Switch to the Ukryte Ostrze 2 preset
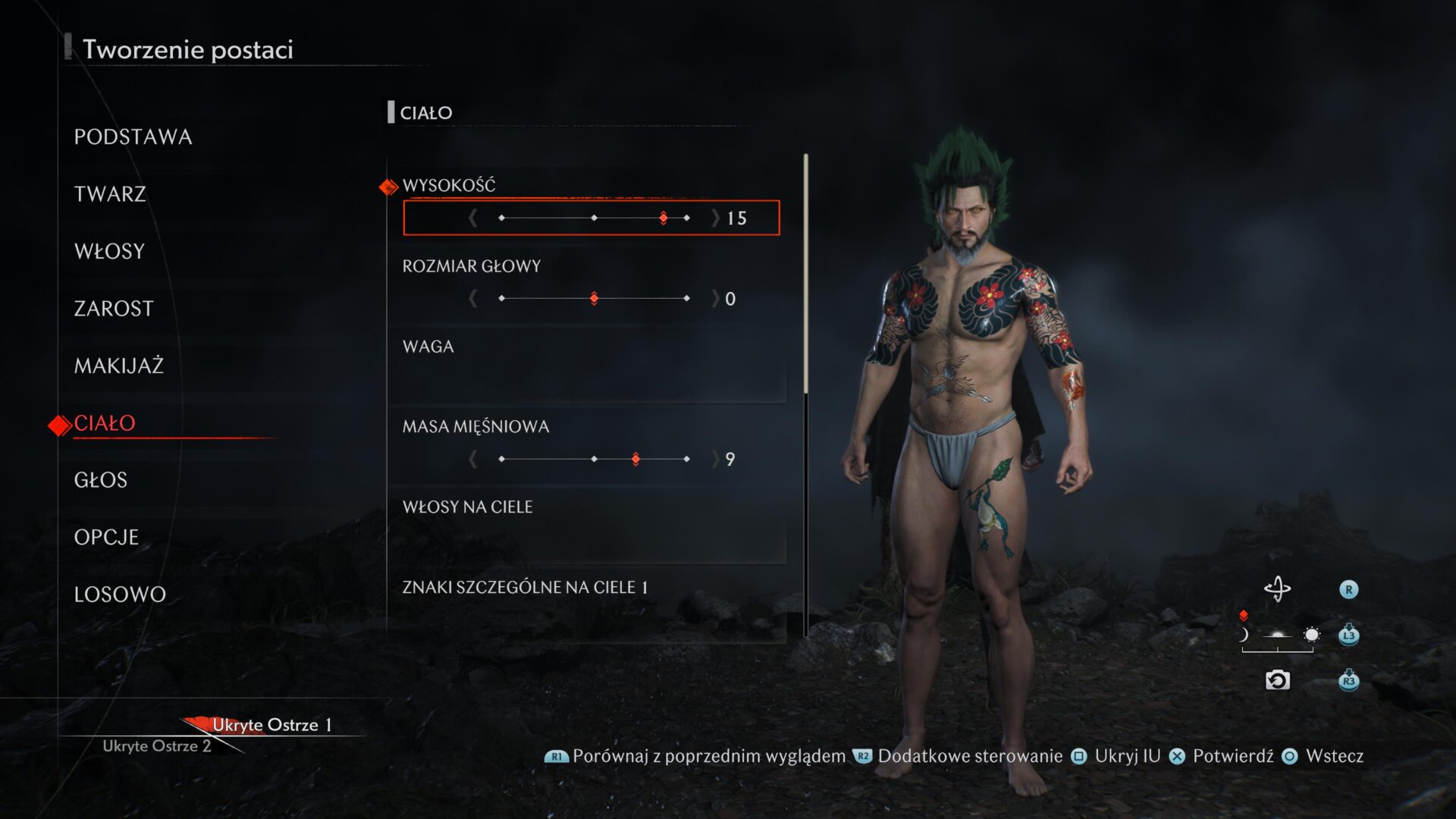Image resolution: width=1456 pixels, height=819 pixels. tap(156, 746)
